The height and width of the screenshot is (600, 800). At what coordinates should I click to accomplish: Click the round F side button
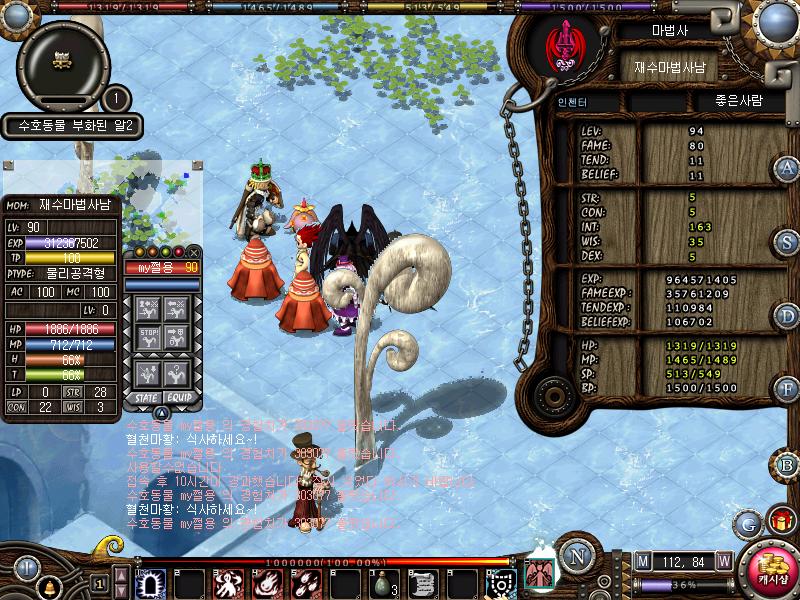click(x=787, y=389)
